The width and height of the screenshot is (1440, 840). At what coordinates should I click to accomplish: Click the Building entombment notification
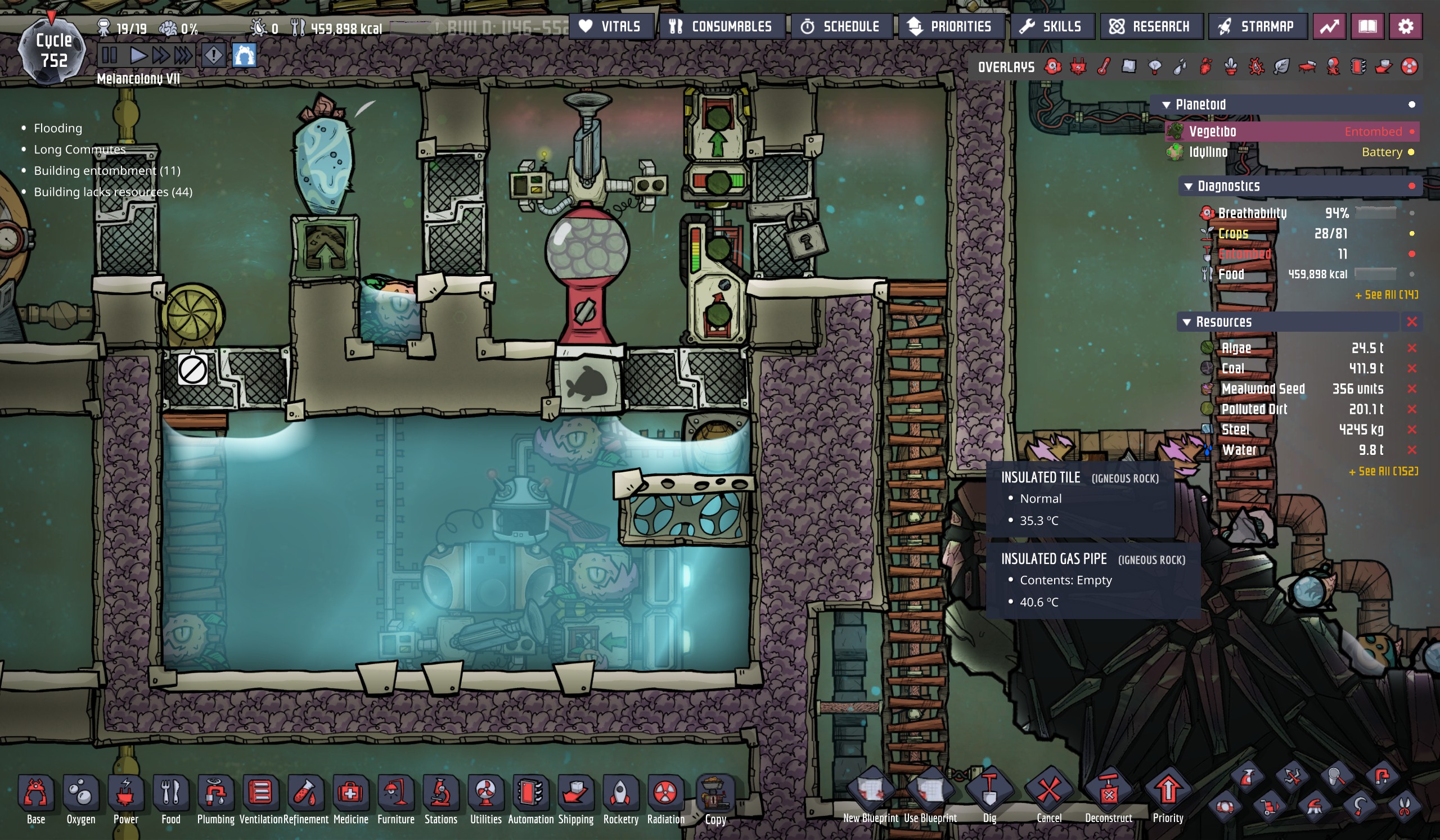[107, 171]
